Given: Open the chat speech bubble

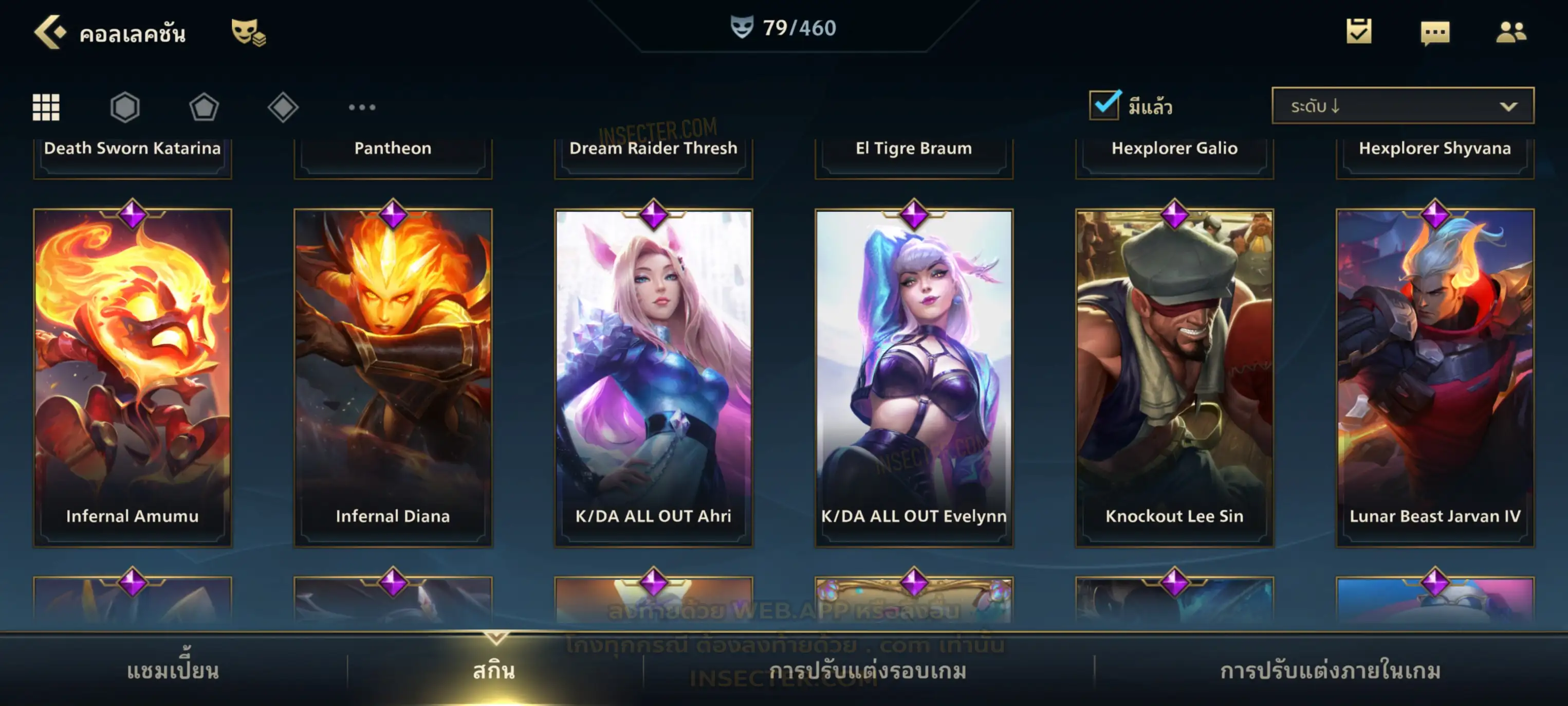Looking at the screenshot, I should tap(1435, 33).
